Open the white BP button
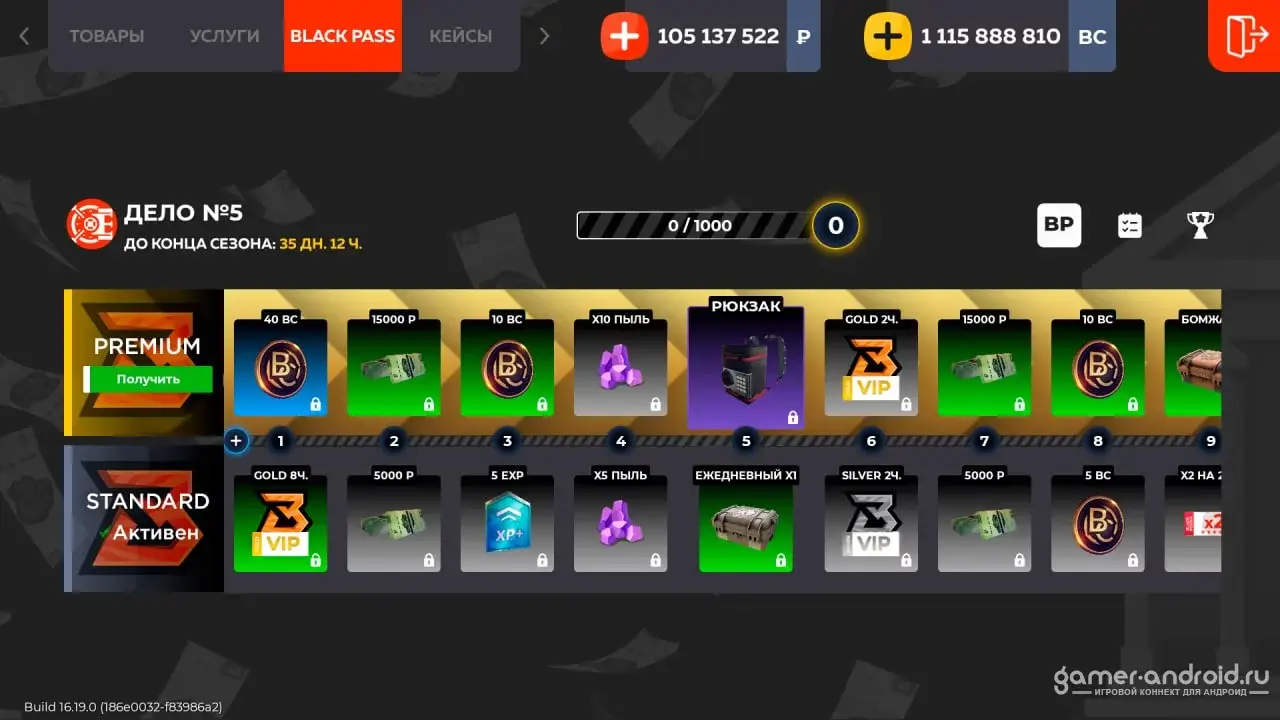 coord(1058,225)
